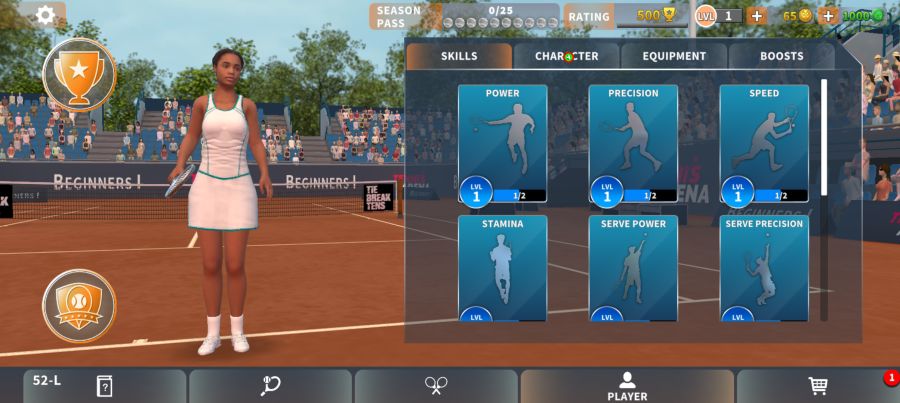
Task: Switch to the Skills tab
Action: click(459, 56)
